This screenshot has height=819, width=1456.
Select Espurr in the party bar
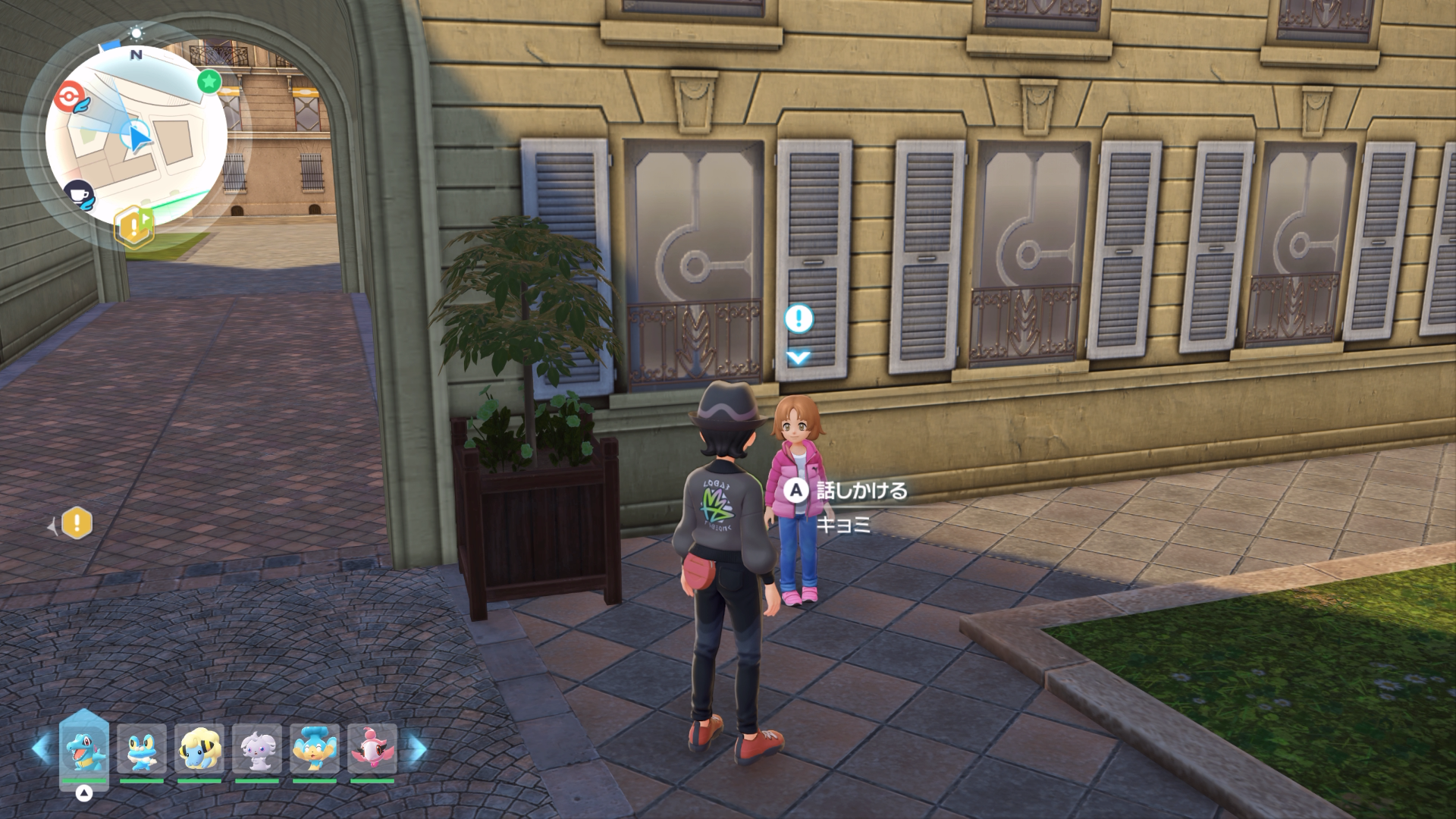pyautogui.click(x=257, y=748)
